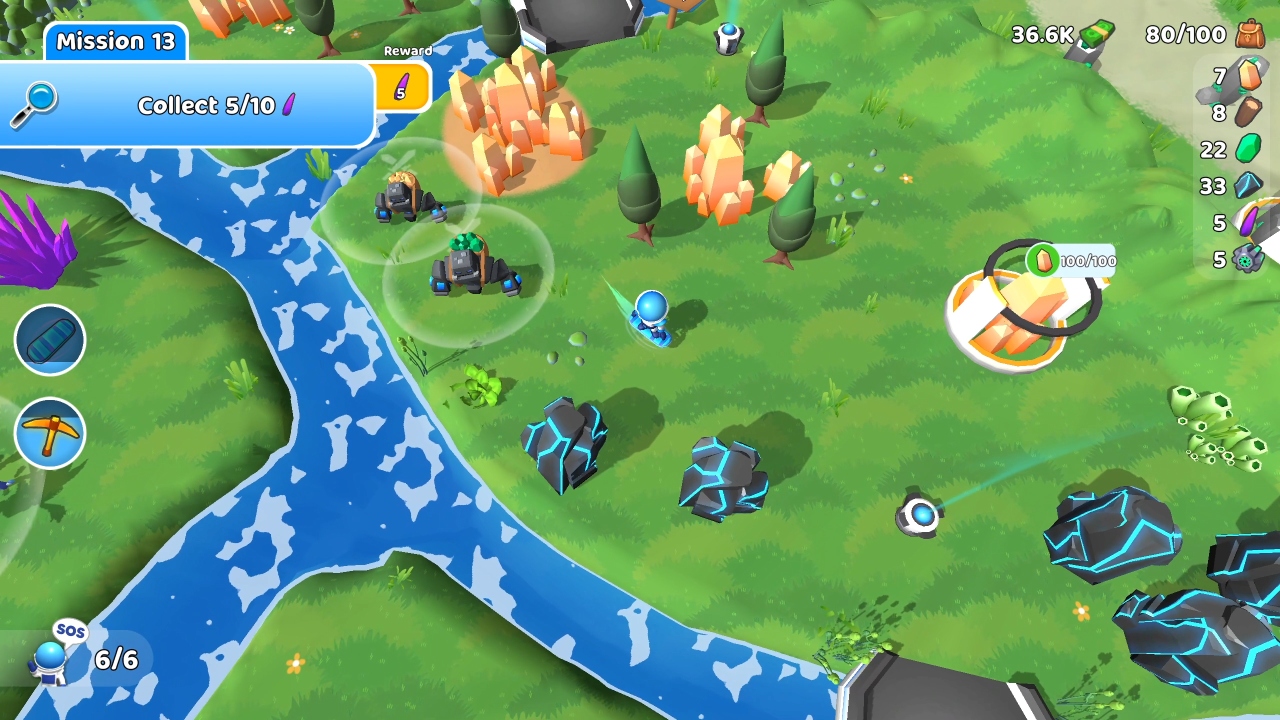Click the blue ore icon showing 33
The height and width of the screenshot is (720, 1280).
coord(1250,186)
